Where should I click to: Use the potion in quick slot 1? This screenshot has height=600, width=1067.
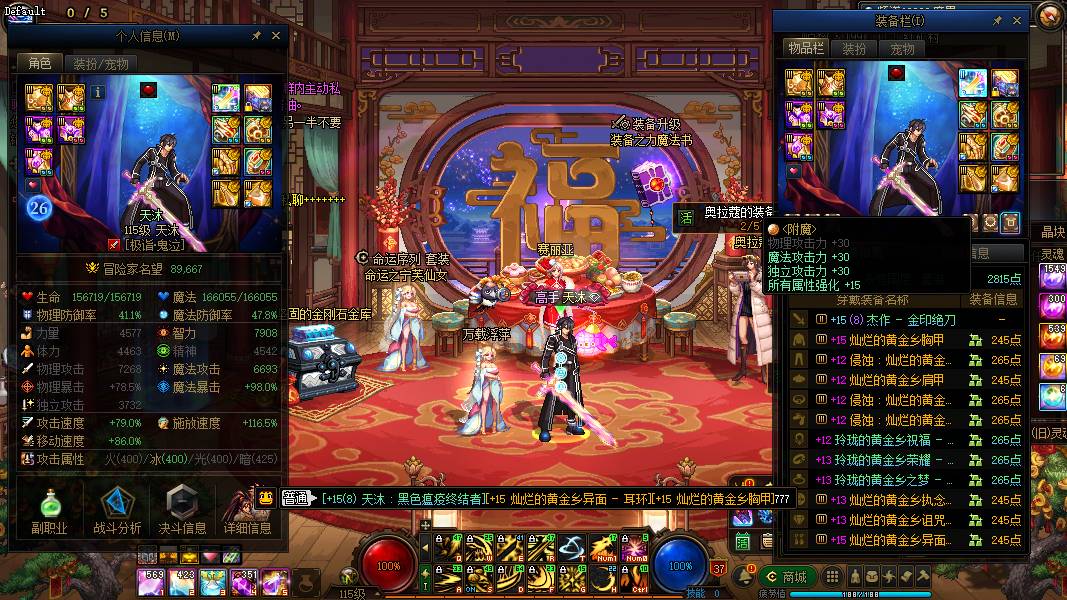(151, 581)
